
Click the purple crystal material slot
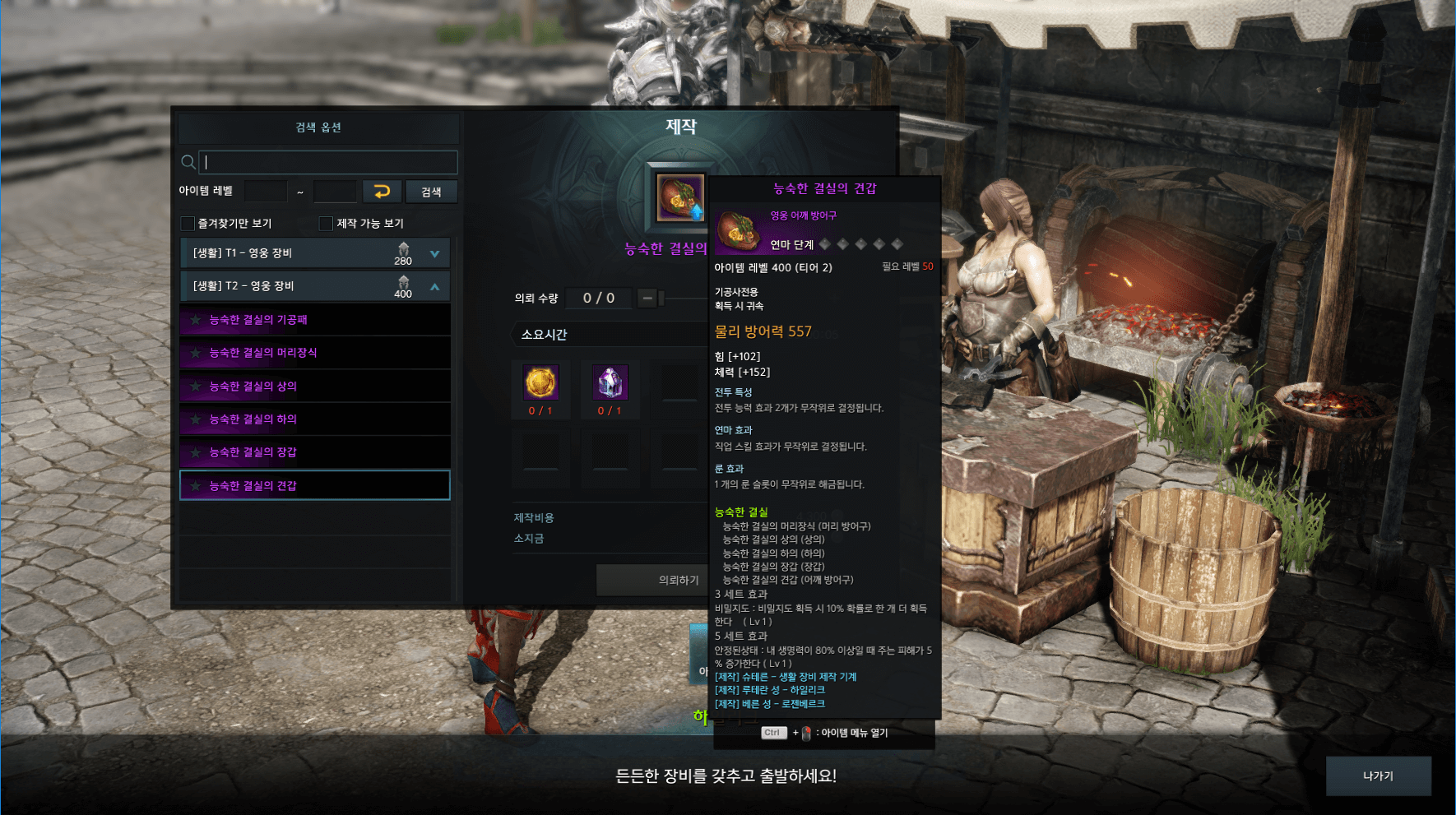[610, 382]
